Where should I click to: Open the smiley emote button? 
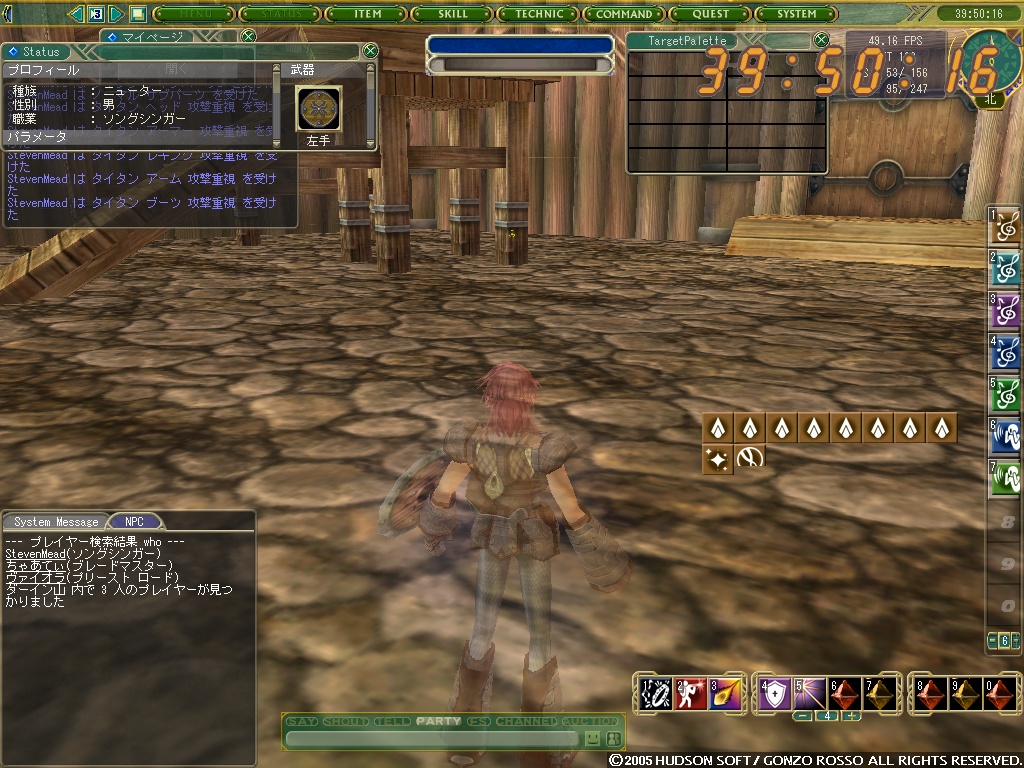click(593, 739)
